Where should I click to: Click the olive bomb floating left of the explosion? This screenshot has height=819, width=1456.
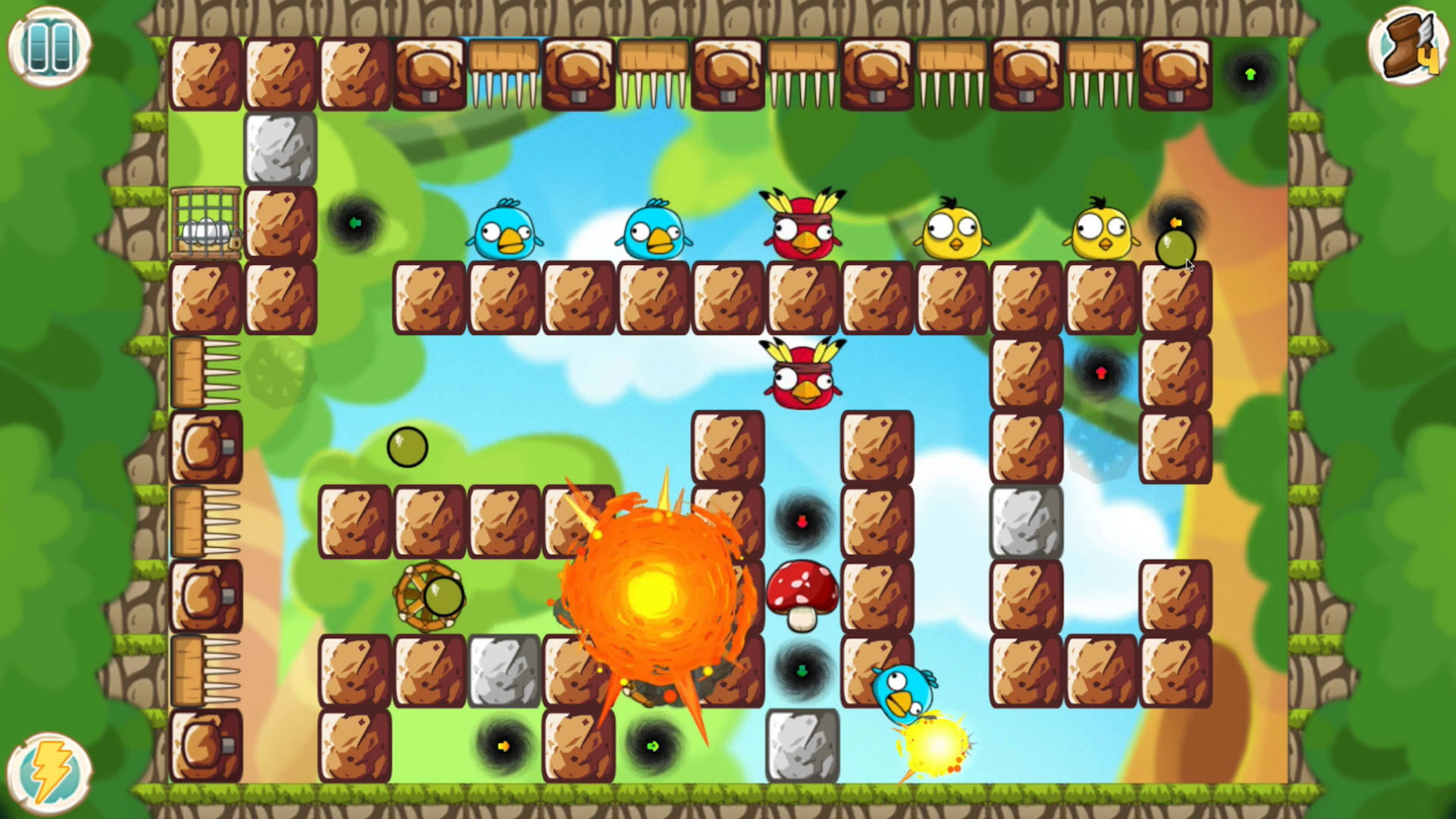point(409,447)
